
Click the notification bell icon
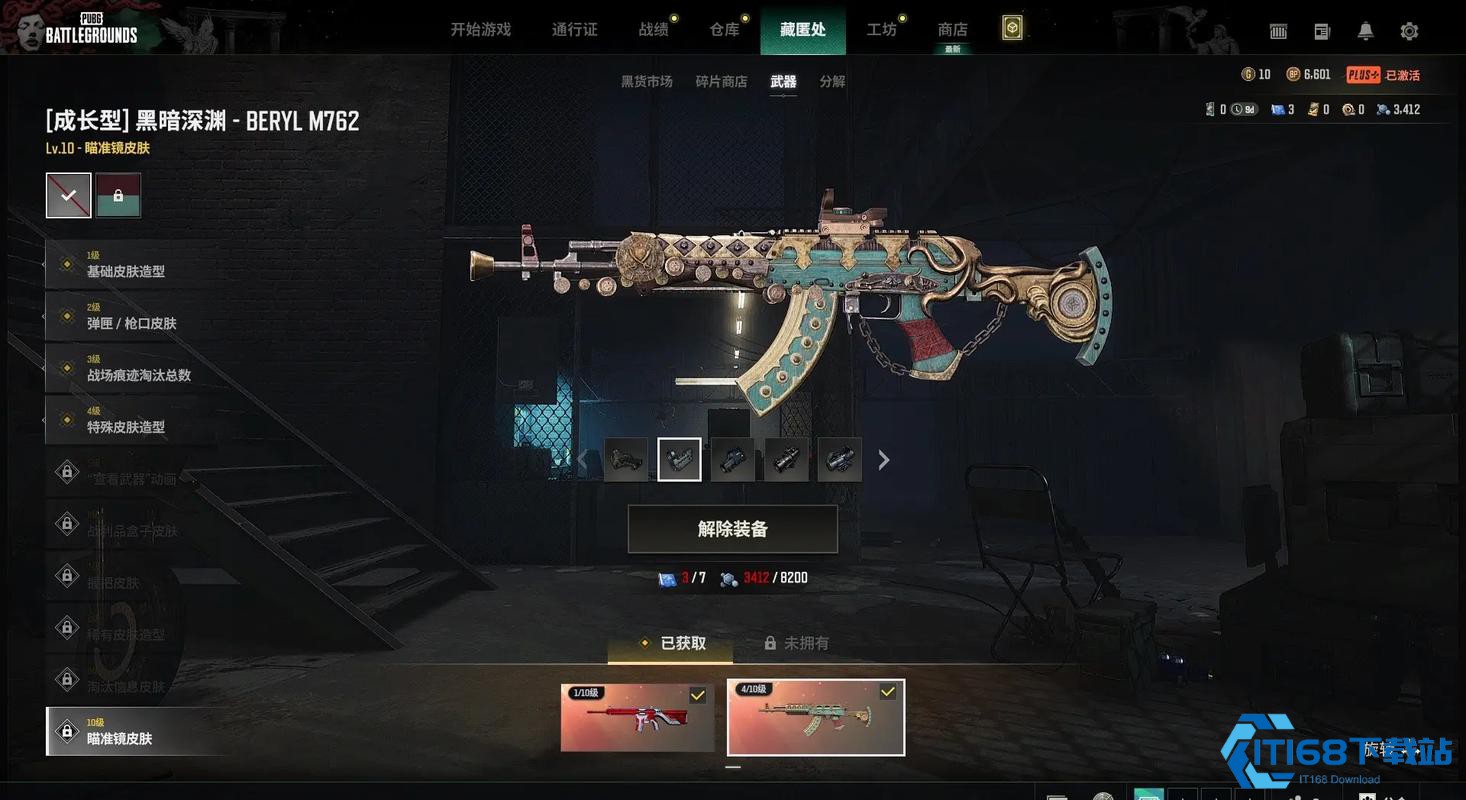point(1364,31)
